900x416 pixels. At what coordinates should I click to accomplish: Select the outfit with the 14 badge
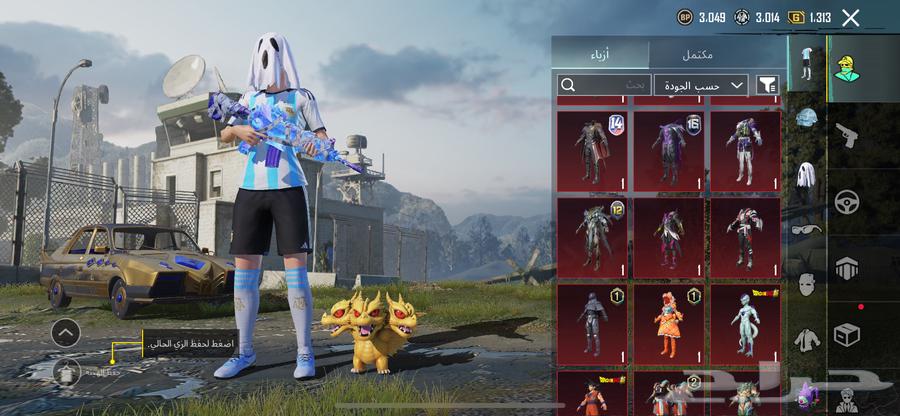click(592, 151)
